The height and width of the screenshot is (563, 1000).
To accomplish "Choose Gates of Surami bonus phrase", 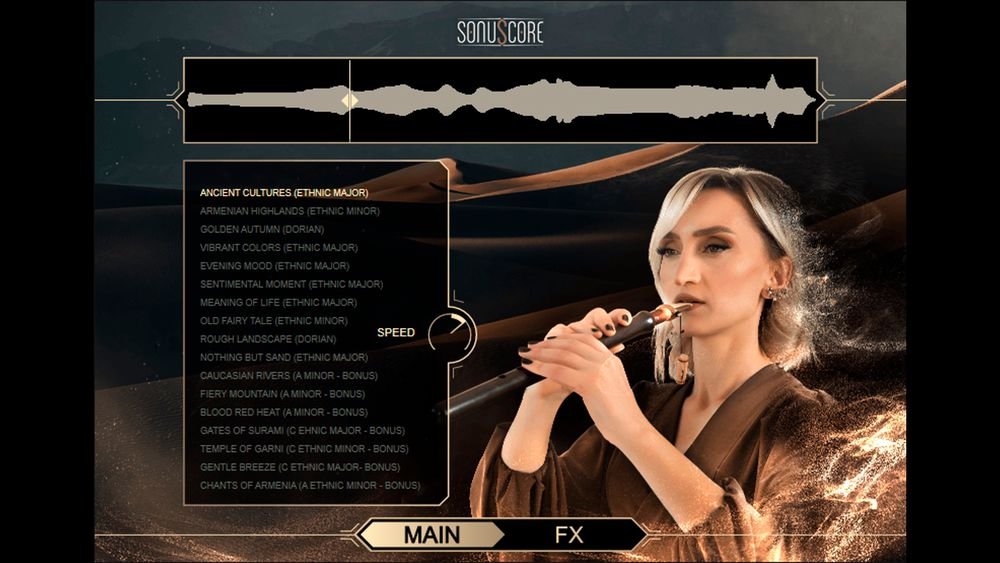I will click(x=304, y=430).
